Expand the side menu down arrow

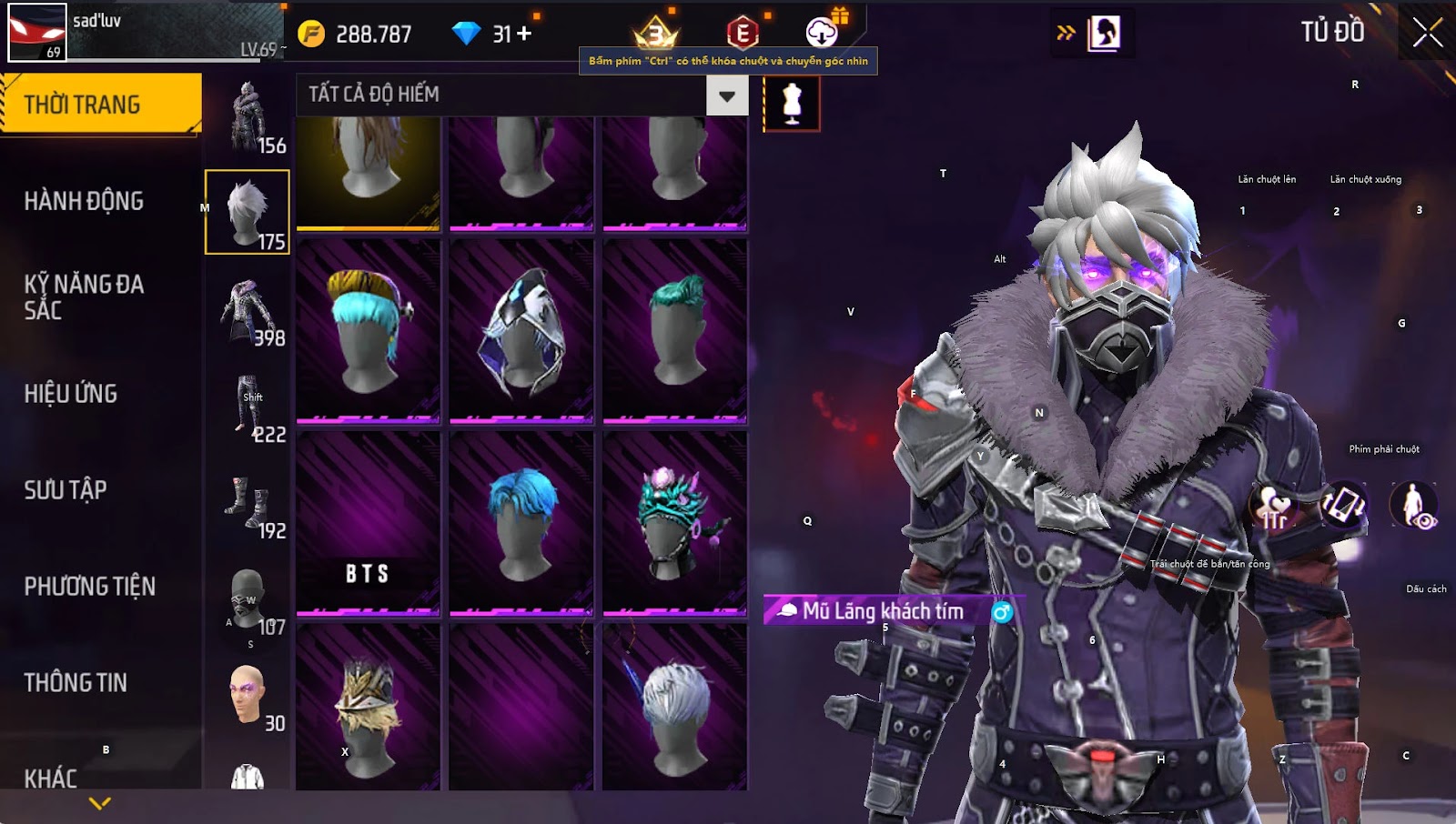(100, 803)
